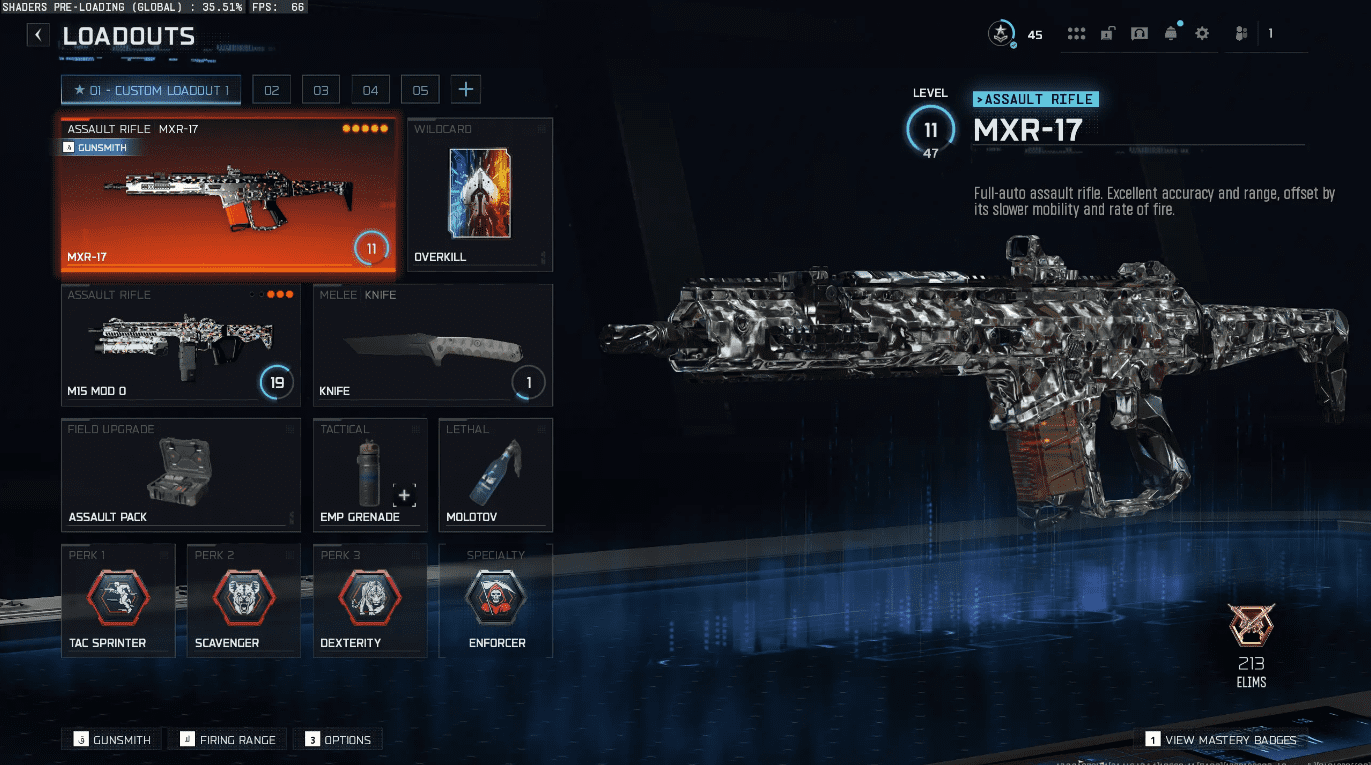The height and width of the screenshot is (765, 1371).
Task: Open the Options button at bottom
Action: point(339,740)
